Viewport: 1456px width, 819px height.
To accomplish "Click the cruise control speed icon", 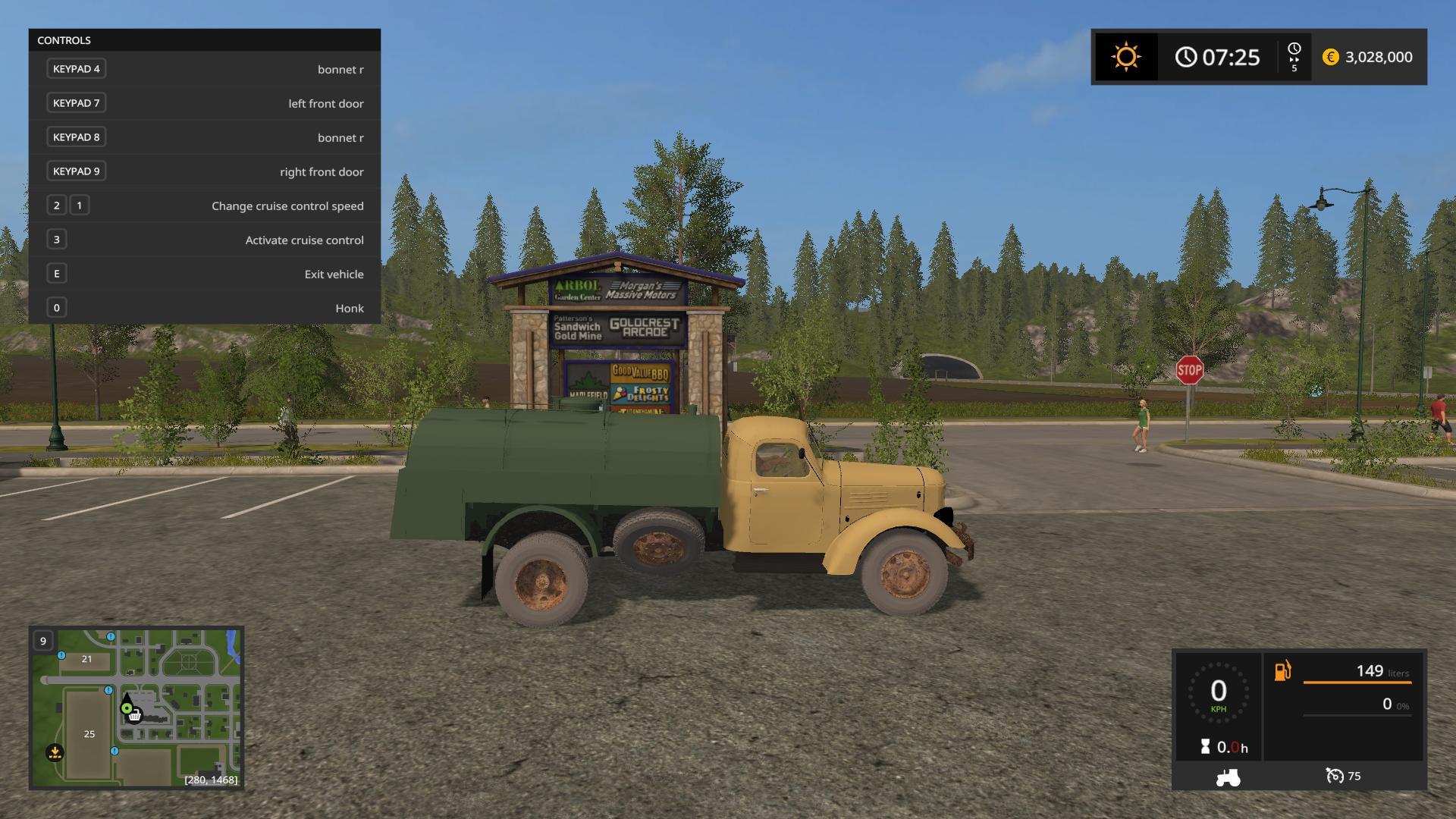I will tap(1335, 776).
